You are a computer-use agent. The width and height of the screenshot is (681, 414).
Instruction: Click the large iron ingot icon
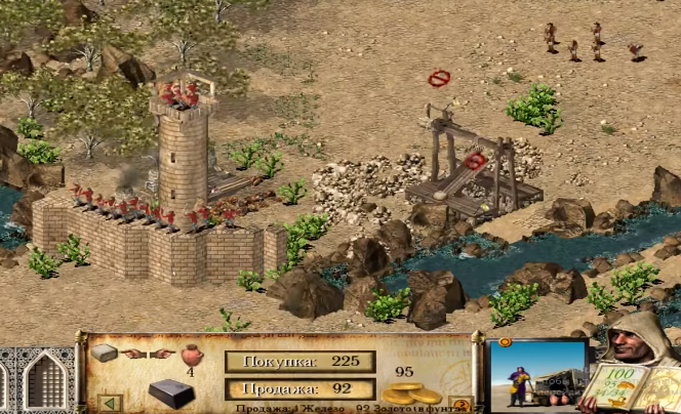click(x=171, y=391)
